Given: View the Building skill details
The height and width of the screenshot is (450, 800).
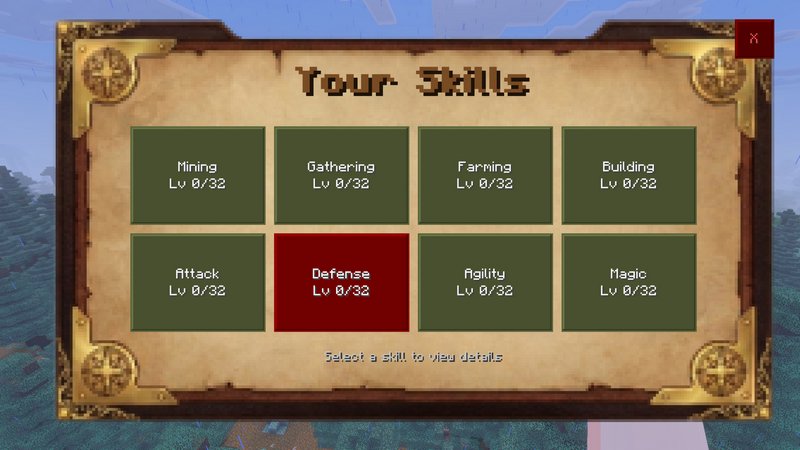Looking at the screenshot, I should point(628,175).
